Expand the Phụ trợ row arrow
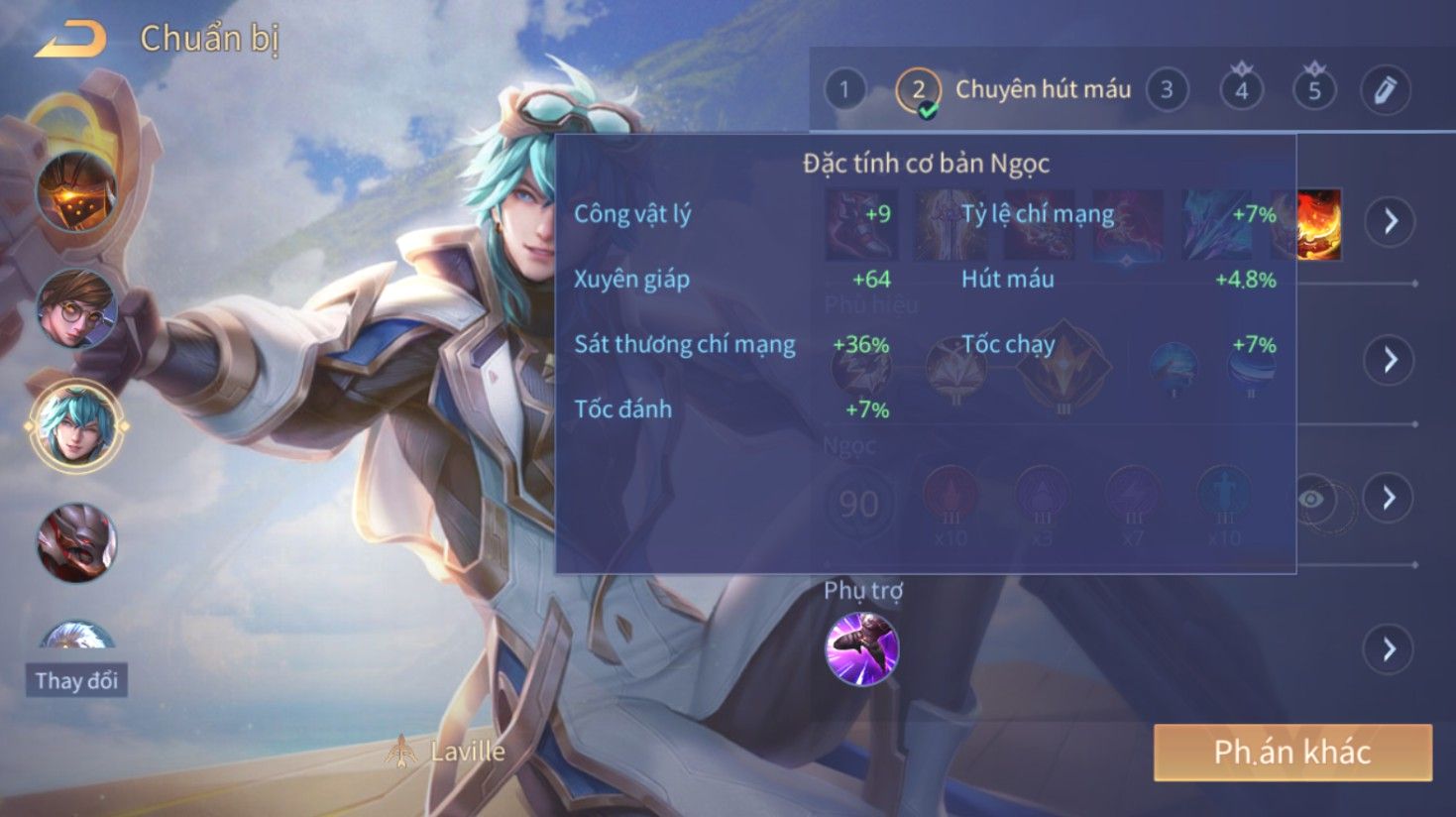This screenshot has height=817, width=1456. 1390,649
